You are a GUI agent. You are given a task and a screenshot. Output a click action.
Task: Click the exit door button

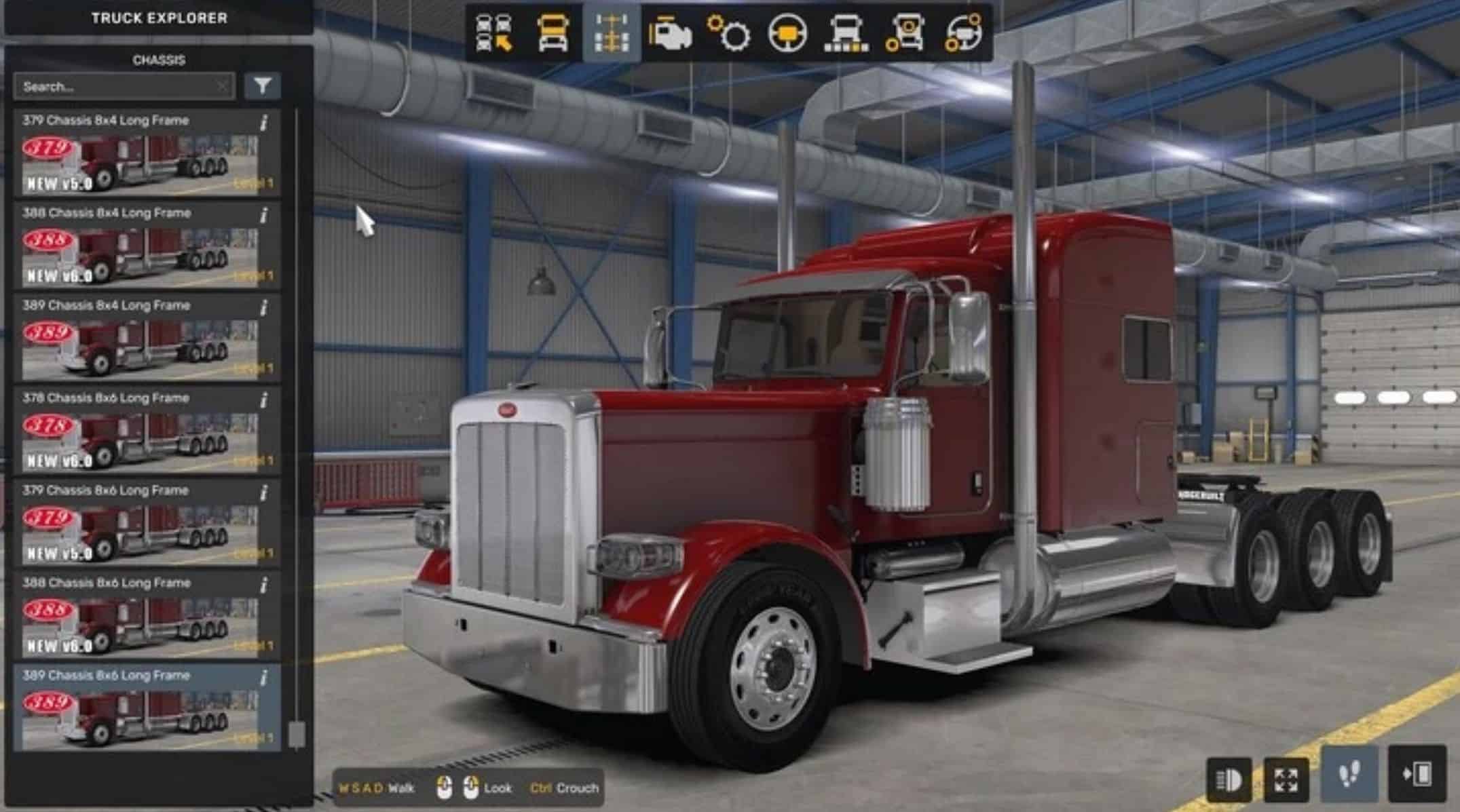coord(1417,774)
